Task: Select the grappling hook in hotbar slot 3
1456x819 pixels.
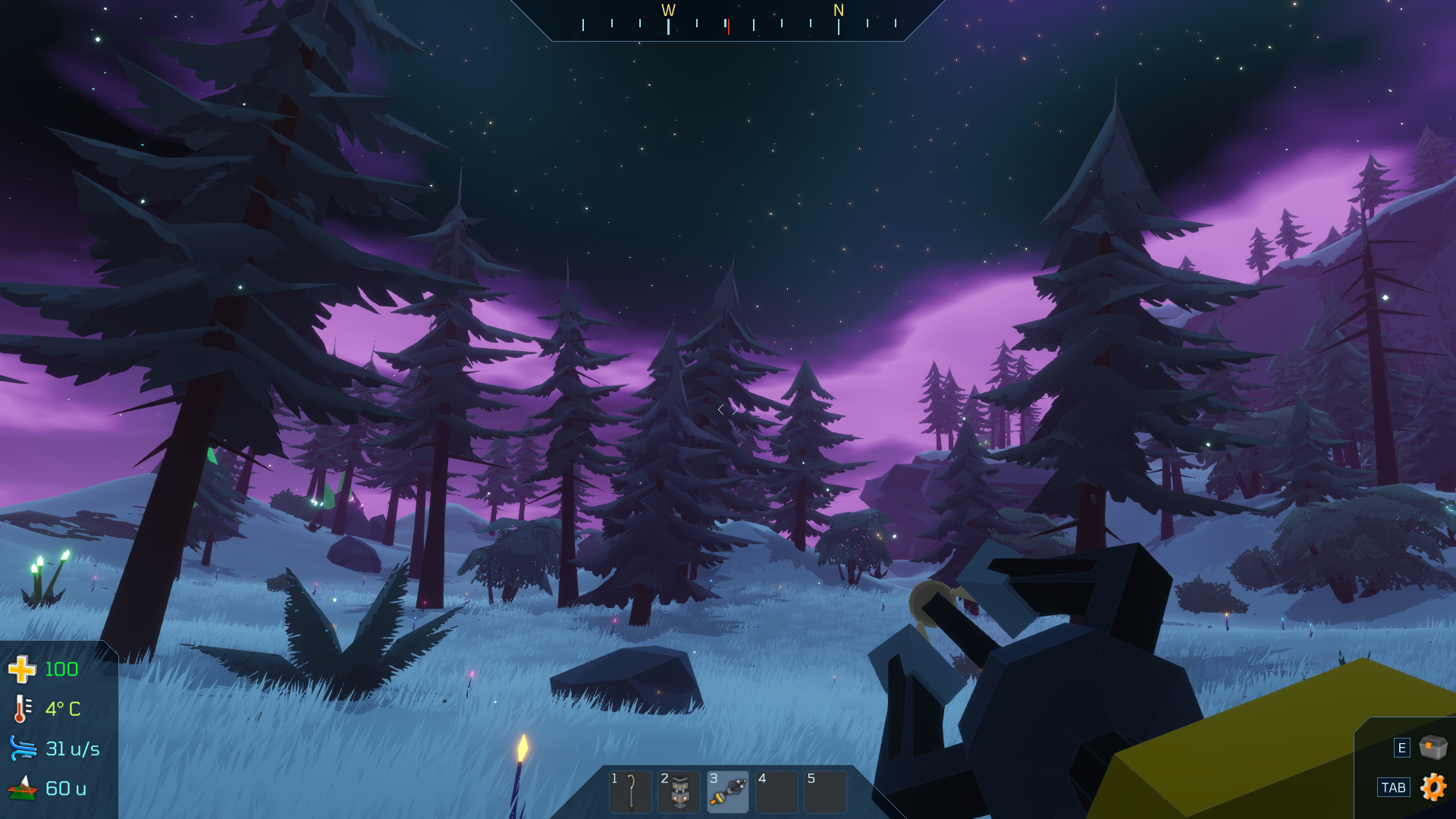Action: tap(726, 791)
